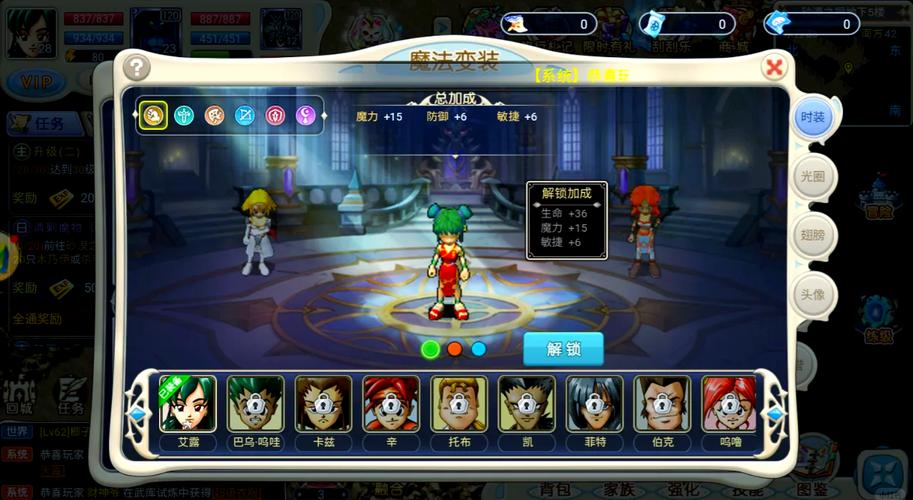
Task: Select the locked 菲特 portrait
Action: [594, 404]
